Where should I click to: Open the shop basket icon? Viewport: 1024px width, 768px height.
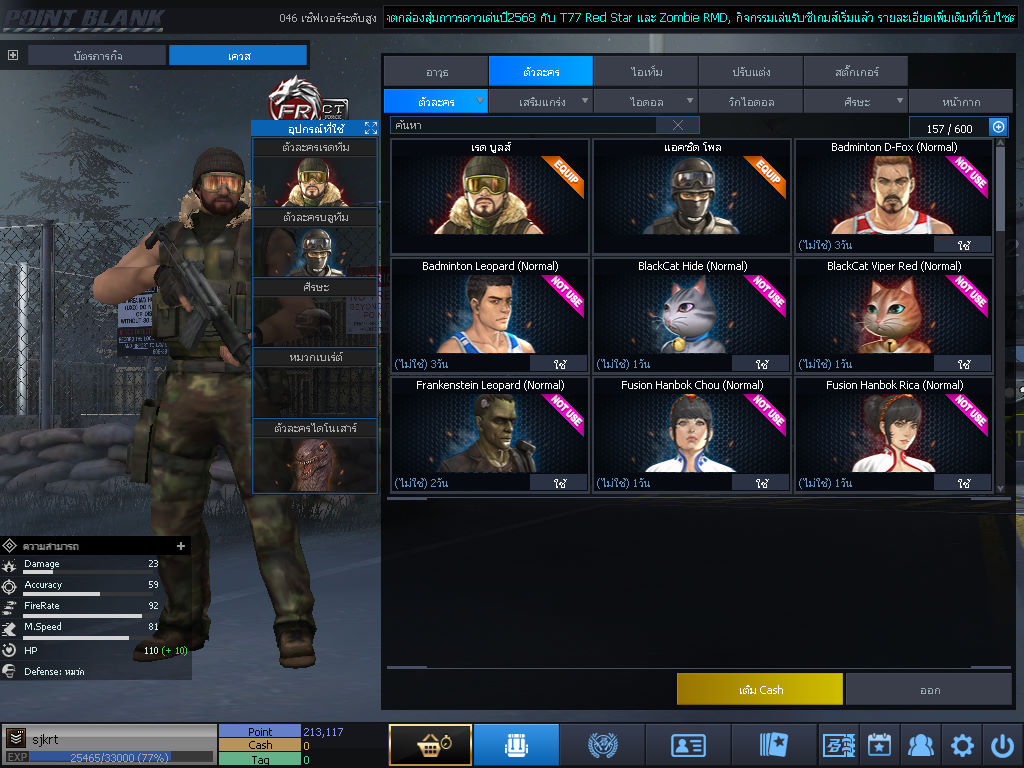click(430, 746)
